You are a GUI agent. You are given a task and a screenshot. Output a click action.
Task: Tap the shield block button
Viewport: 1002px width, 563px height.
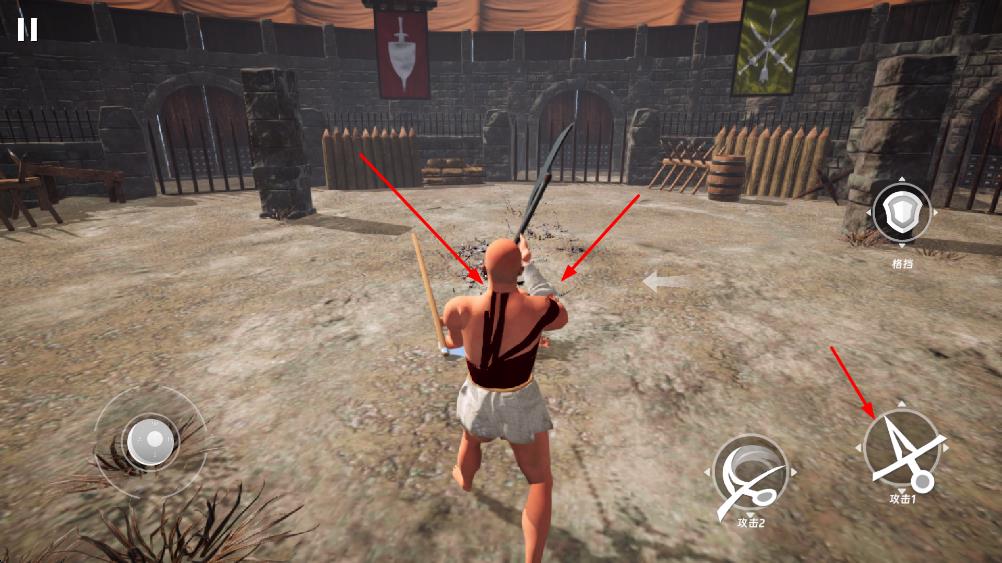901,213
